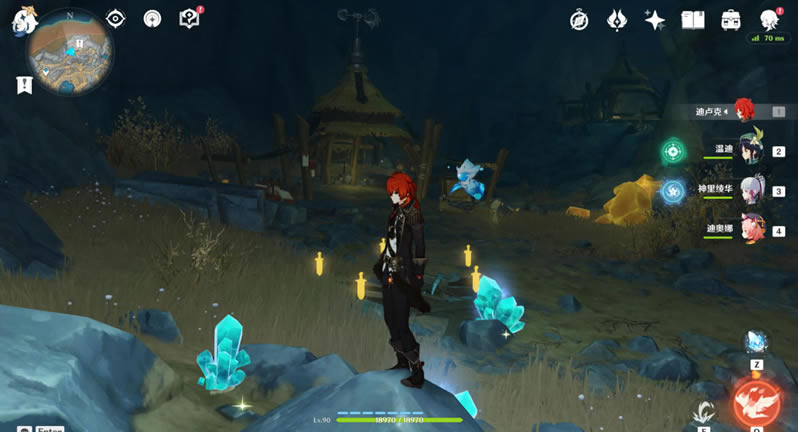
Task: Open the character head icon with red notification
Action: coord(769,20)
